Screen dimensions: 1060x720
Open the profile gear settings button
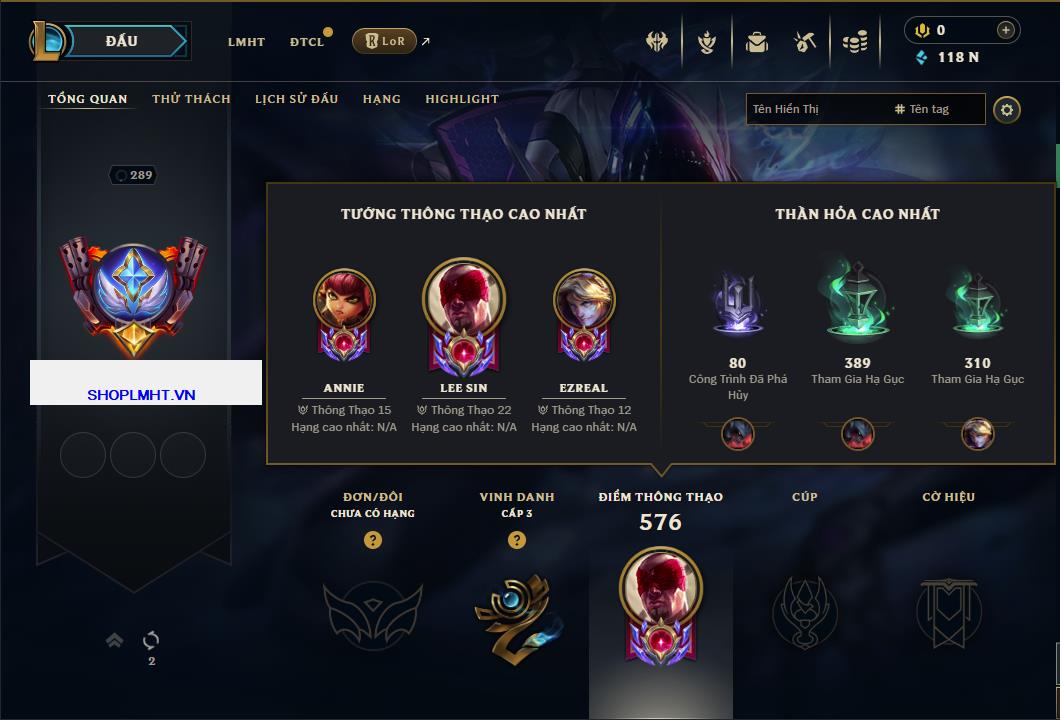[1007, 109]
